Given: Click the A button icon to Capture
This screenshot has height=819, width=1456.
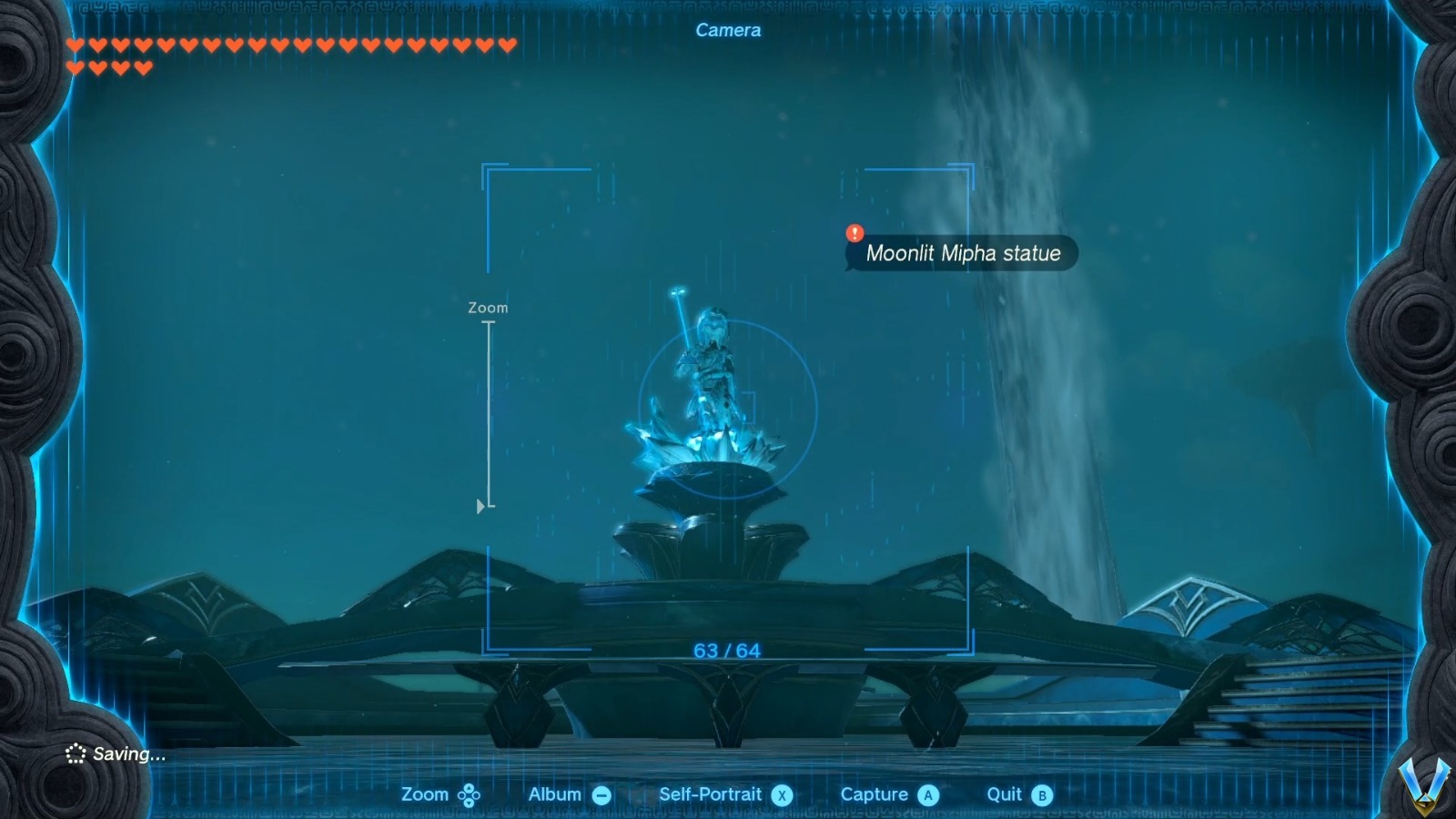Looking at the screenshot, I should [x=929, y=794].
